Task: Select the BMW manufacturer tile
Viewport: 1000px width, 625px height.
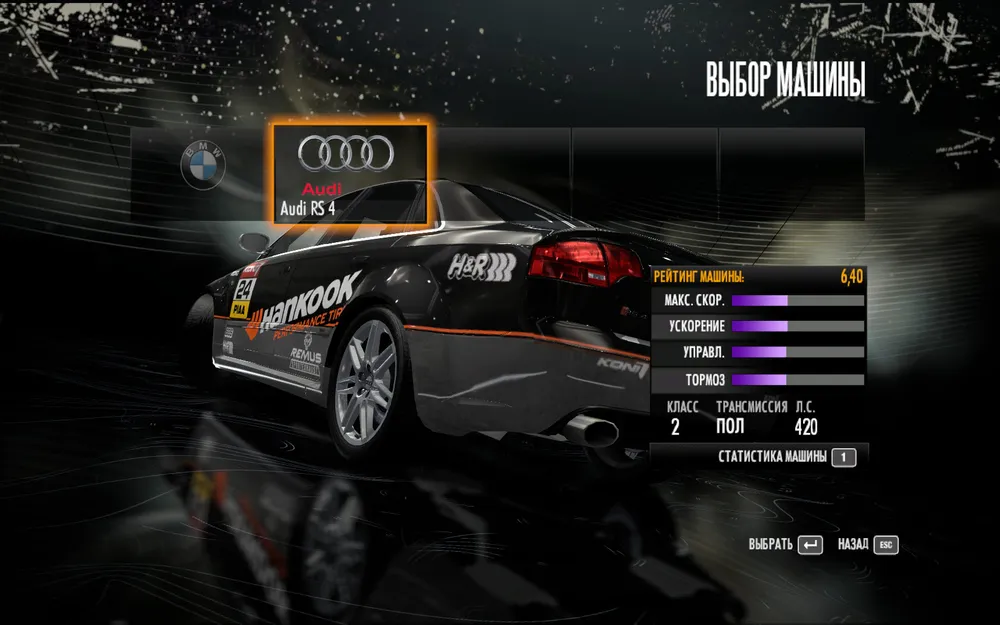Action: 203,166
